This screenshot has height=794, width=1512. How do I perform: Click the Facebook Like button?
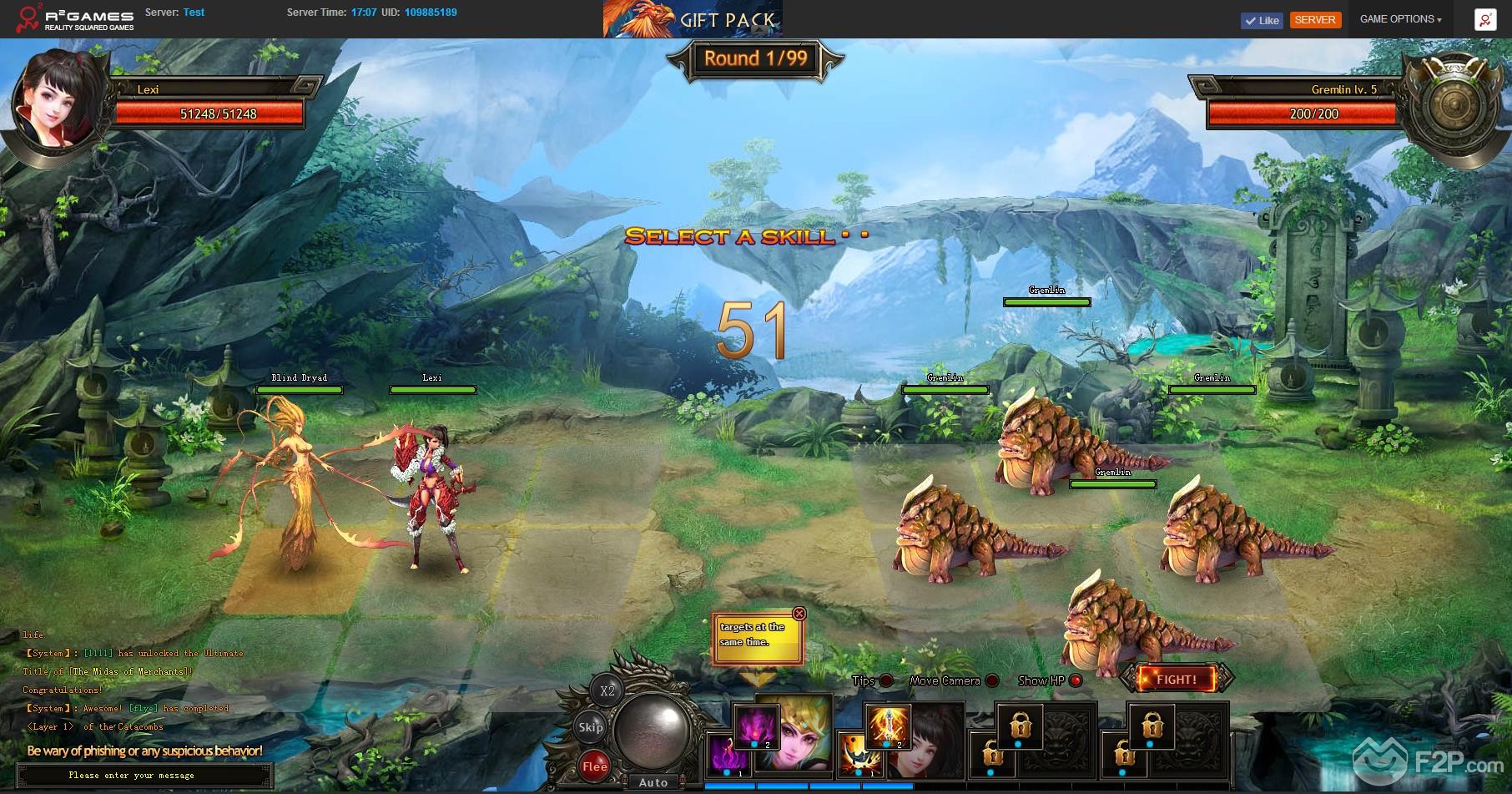click(x=1261, y=21)
